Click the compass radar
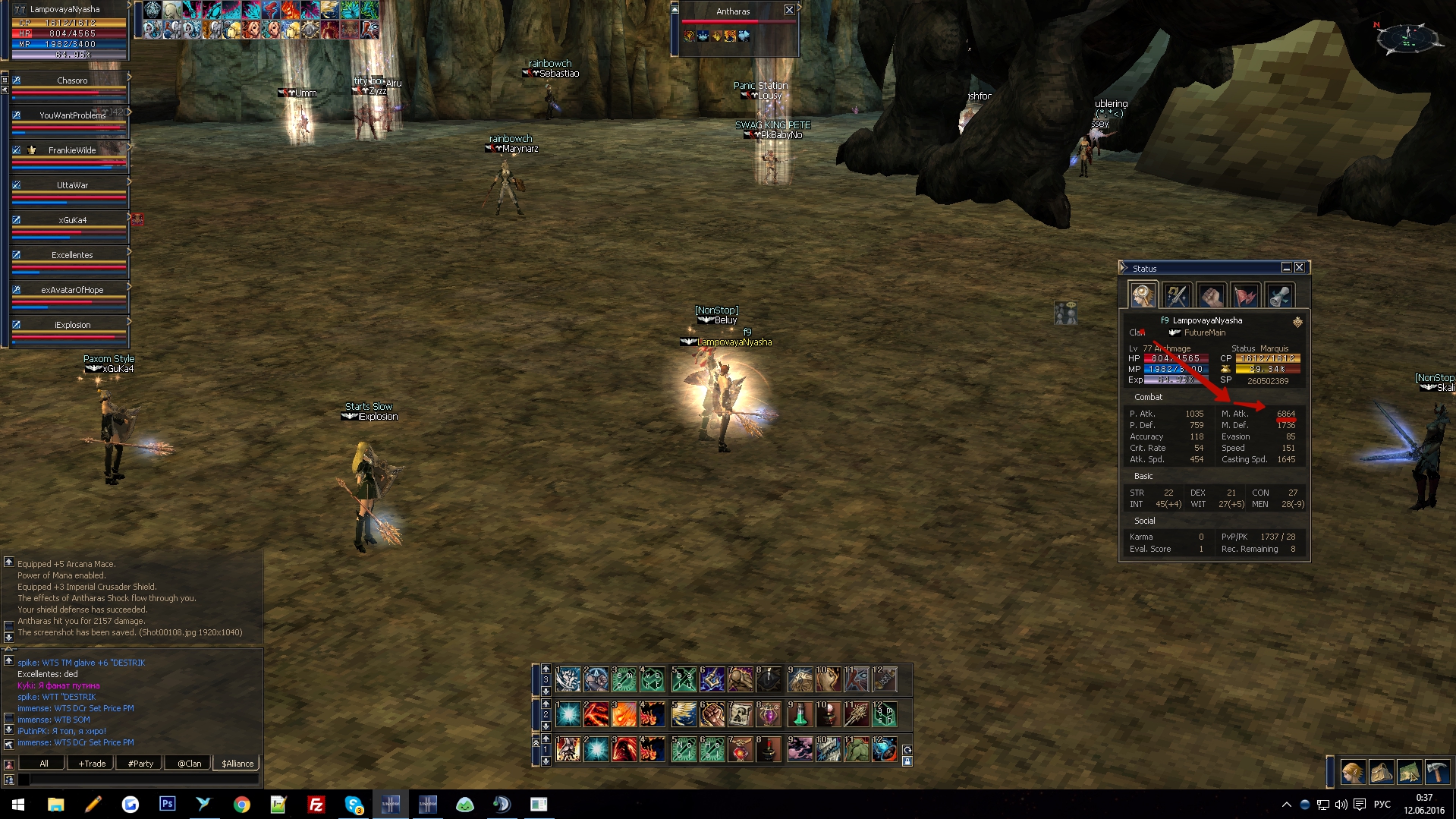 1408,36
